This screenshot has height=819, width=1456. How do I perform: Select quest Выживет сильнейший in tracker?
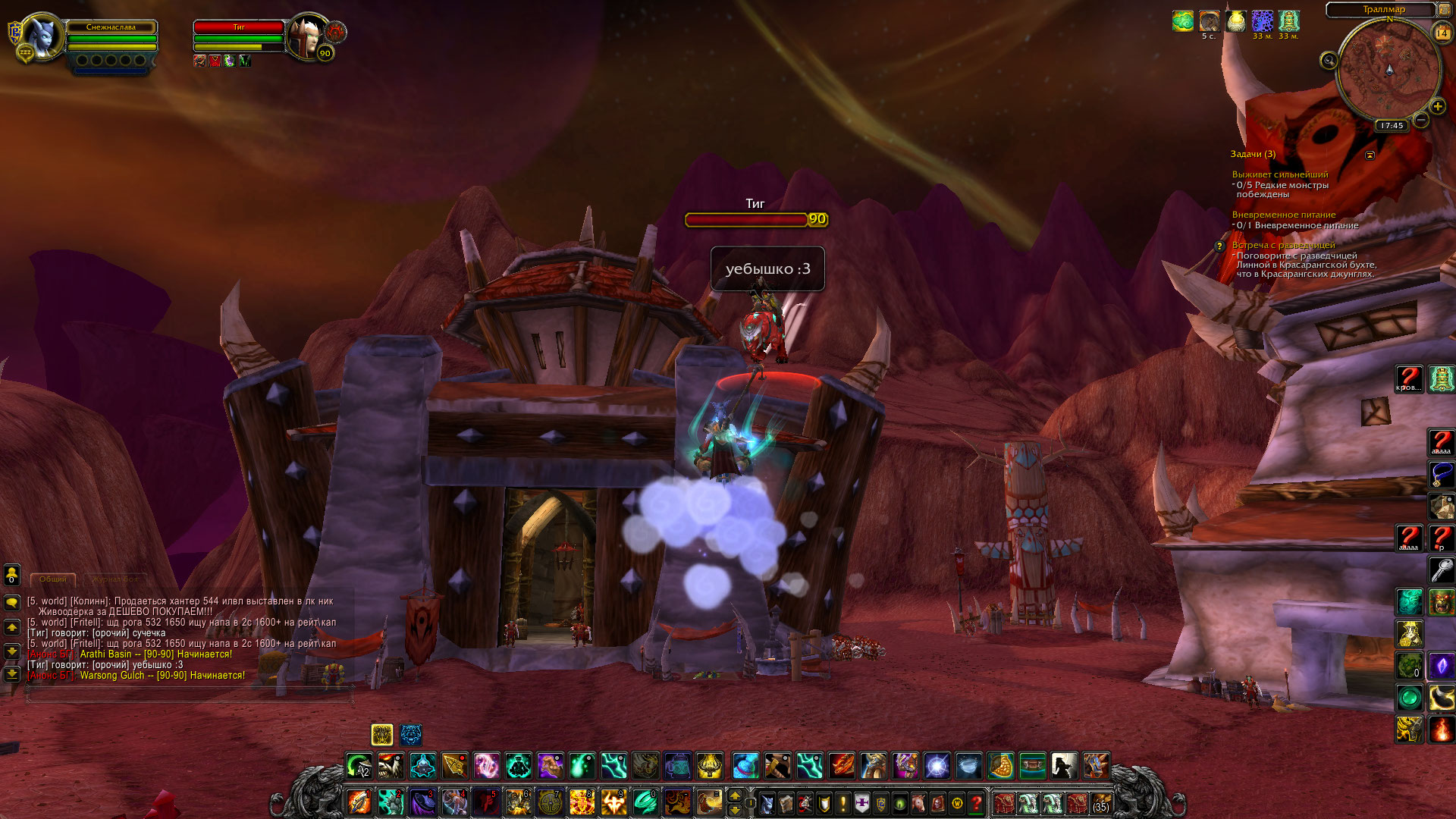click(1280, 174)
